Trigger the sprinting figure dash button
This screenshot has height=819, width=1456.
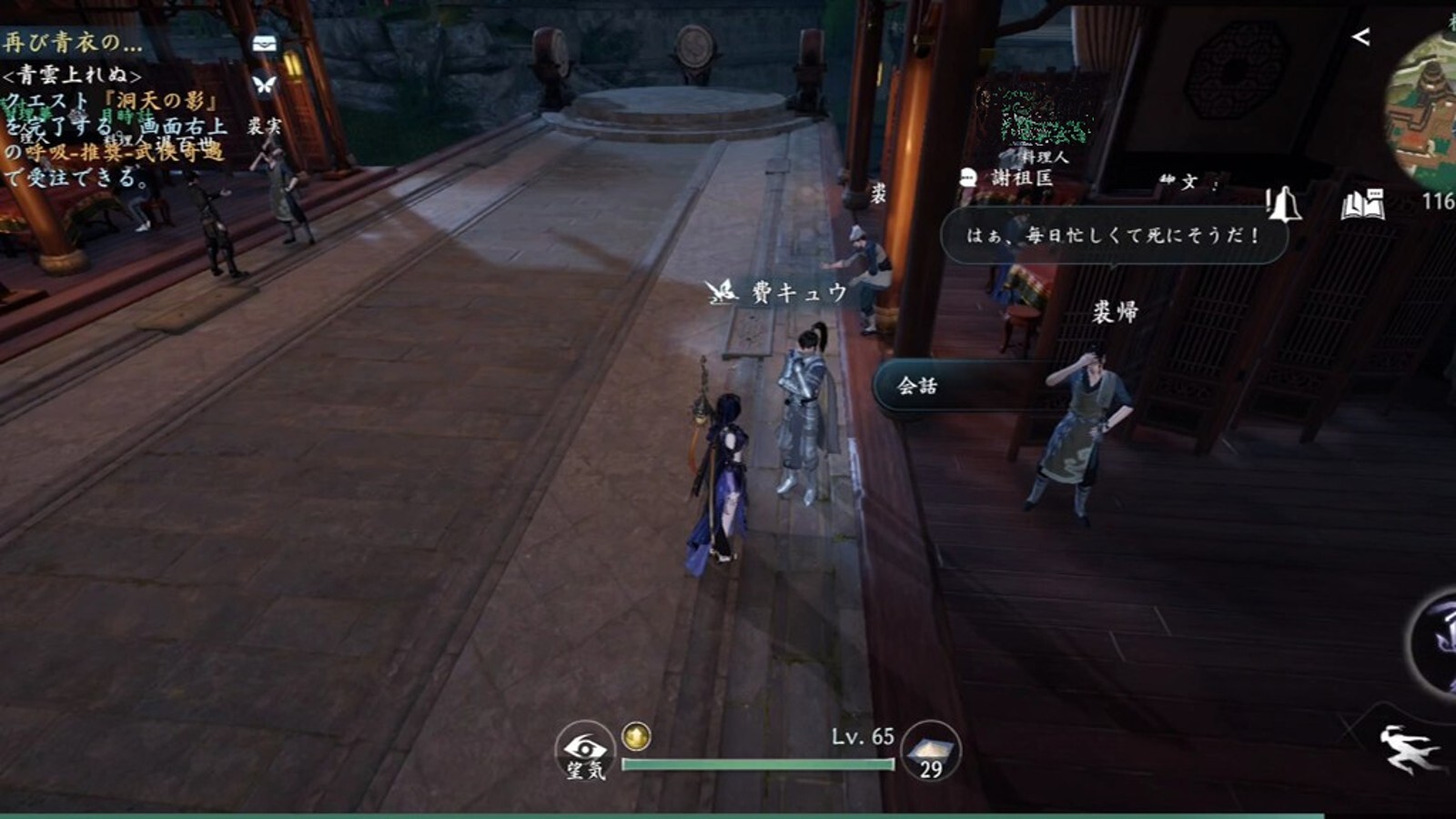(1409, 748)
